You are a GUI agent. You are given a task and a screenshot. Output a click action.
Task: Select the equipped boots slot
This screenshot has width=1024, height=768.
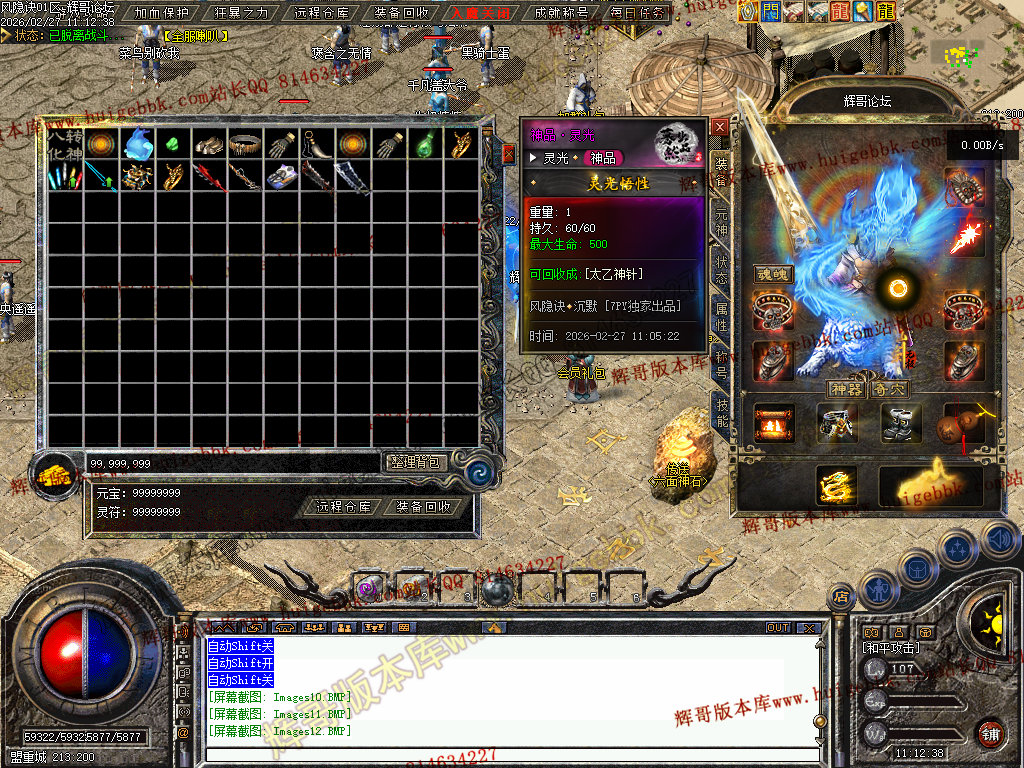(x=900, y=423)
